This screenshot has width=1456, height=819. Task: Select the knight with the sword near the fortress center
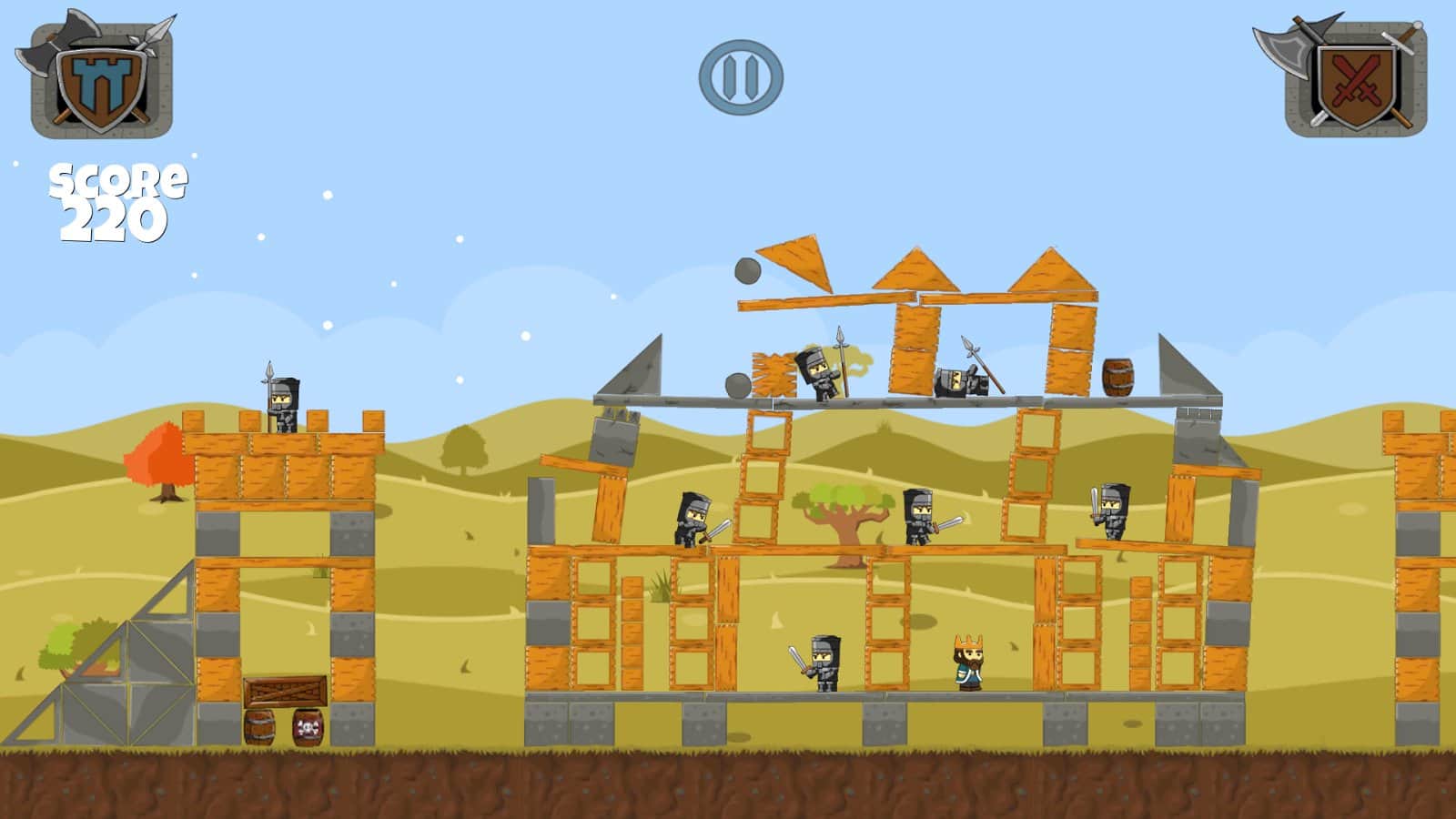pos(921,514)
